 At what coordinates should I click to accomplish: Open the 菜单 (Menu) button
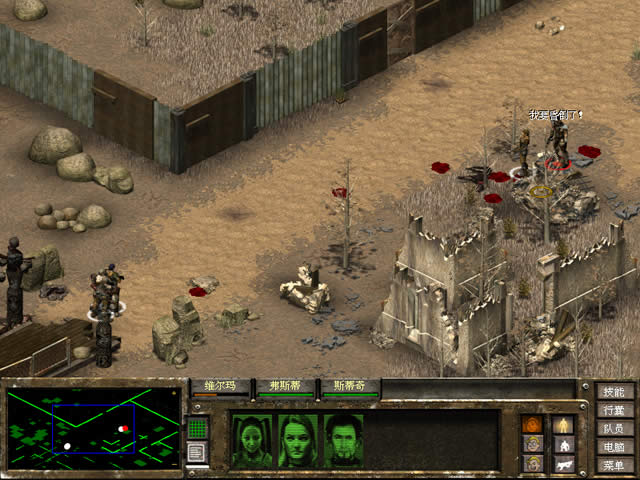613,465
